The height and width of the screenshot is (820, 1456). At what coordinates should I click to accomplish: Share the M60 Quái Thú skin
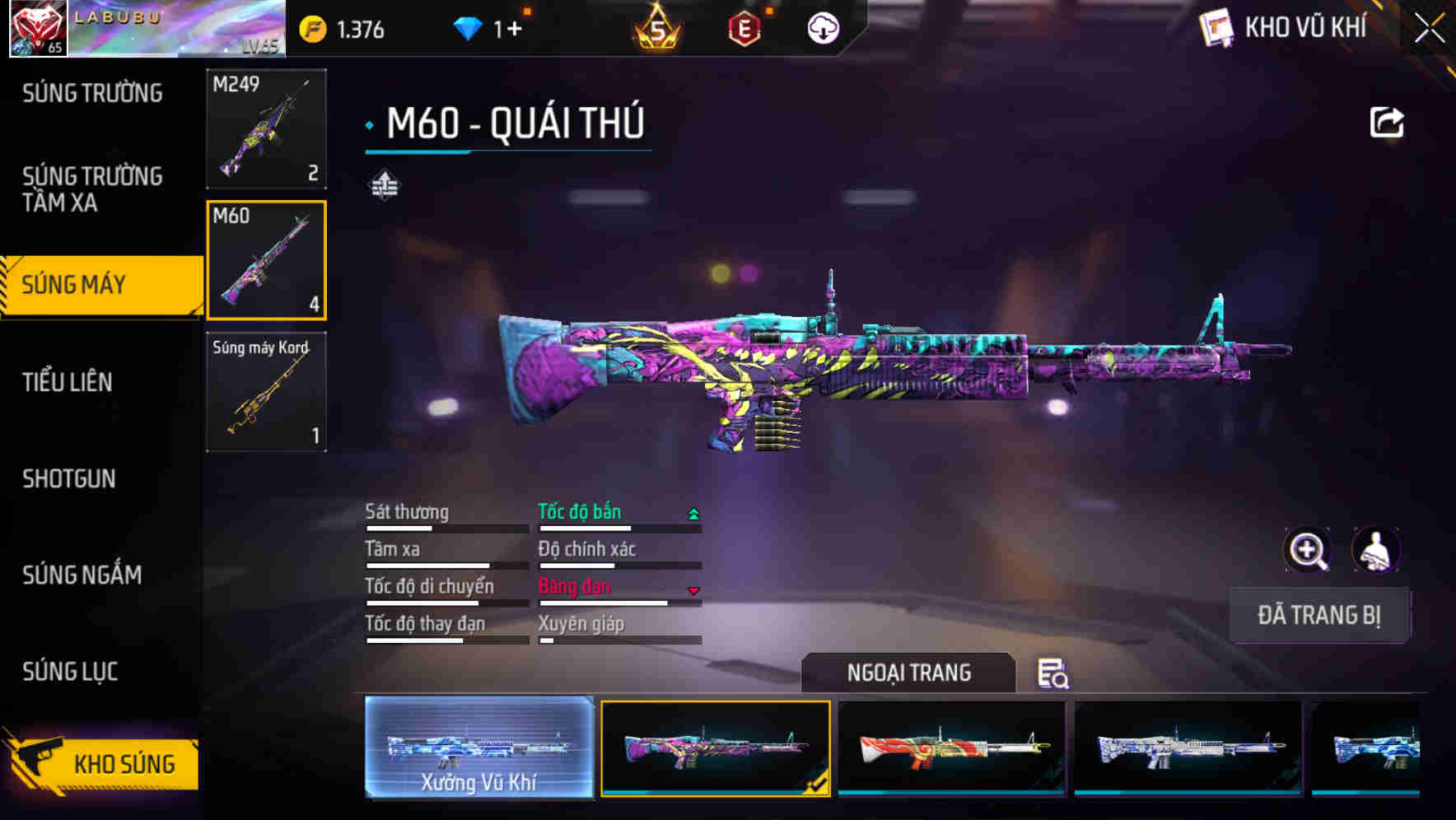[1386, 123]
